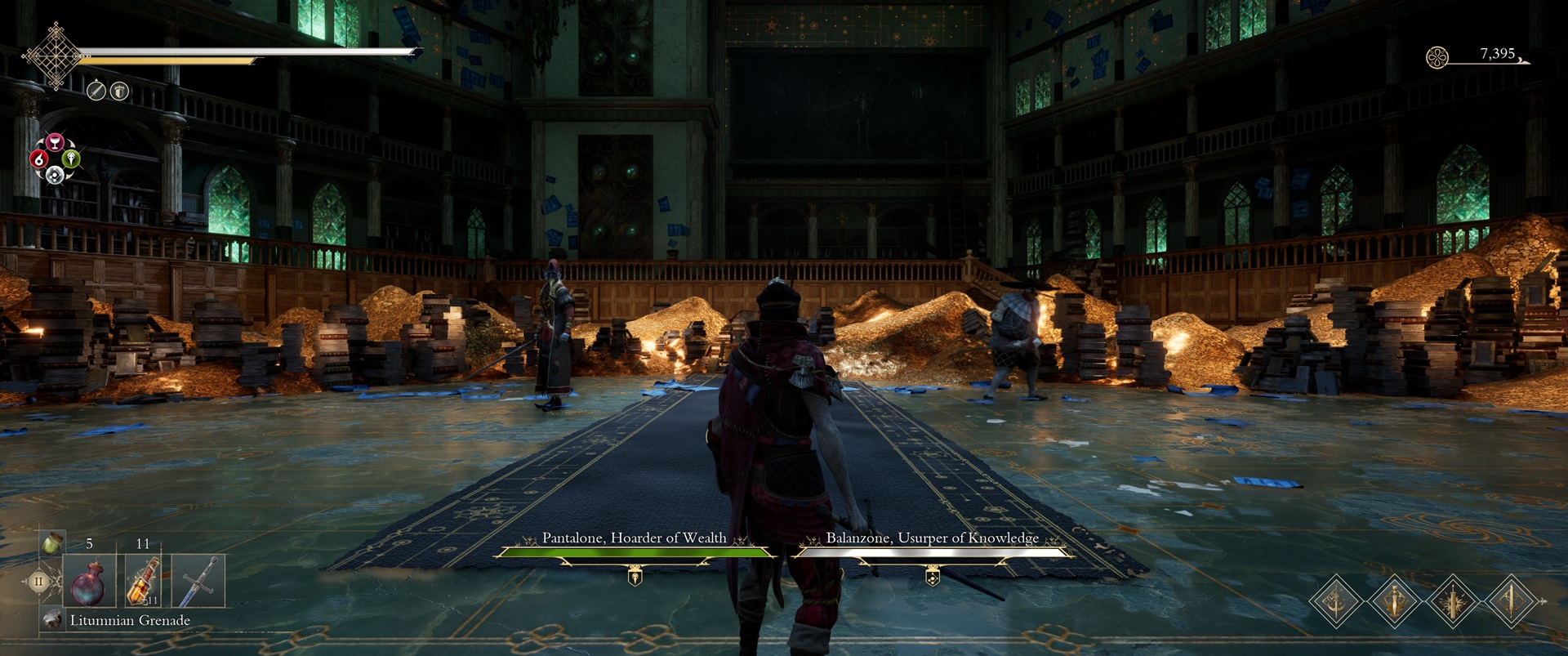The height and width of the screenshot is (656, 1568).
Task: Select the Litumnian Grenade slot
Action: coord(54,620)
